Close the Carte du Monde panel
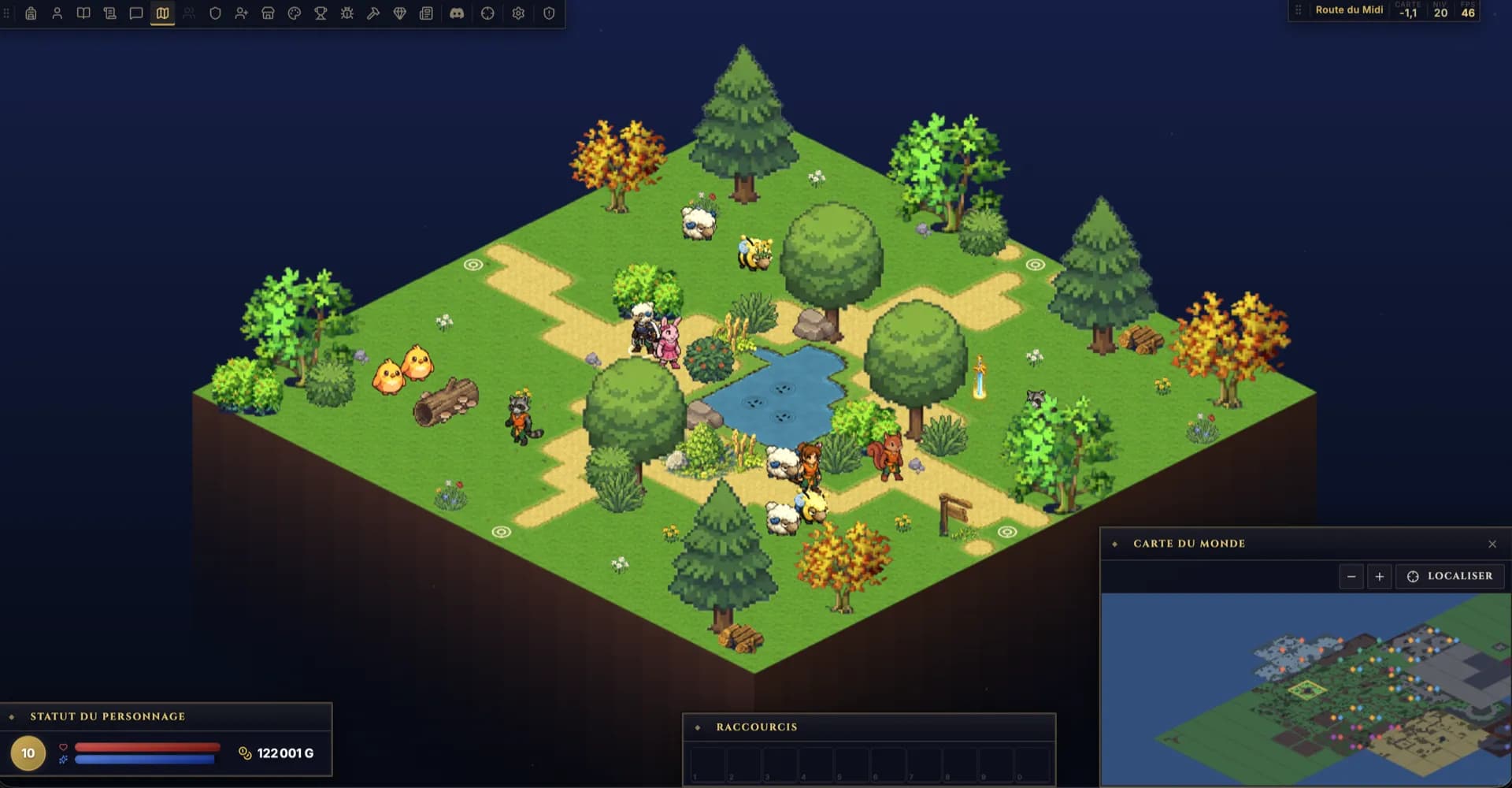1512x788 pixels. (1492, 544)
